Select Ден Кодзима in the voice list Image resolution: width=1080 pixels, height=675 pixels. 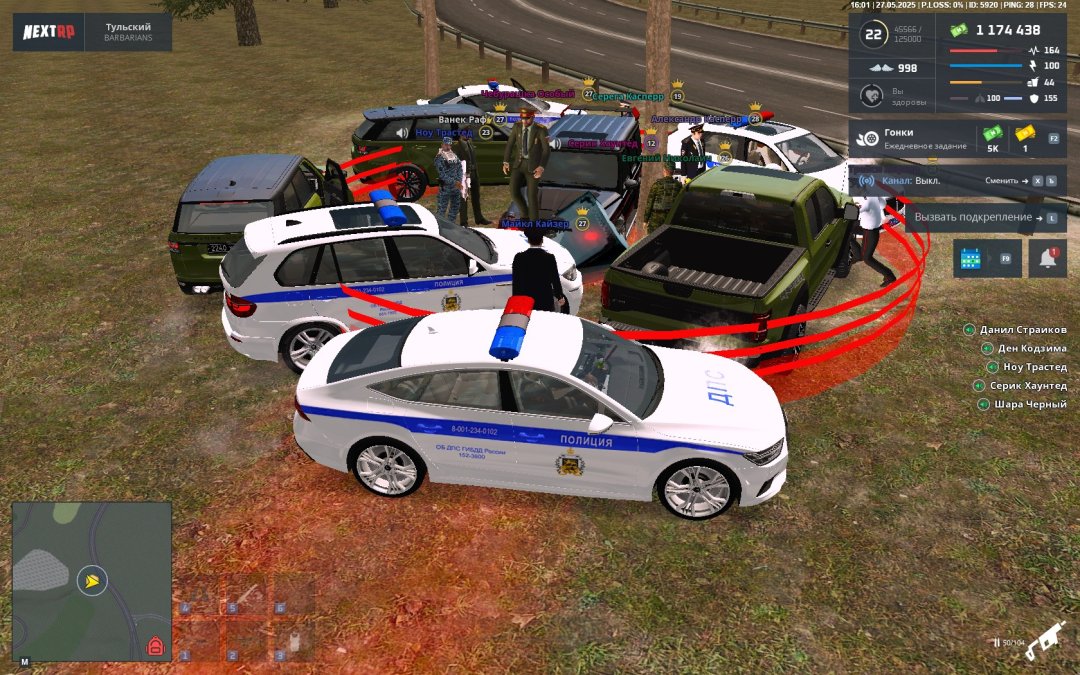1031,349
